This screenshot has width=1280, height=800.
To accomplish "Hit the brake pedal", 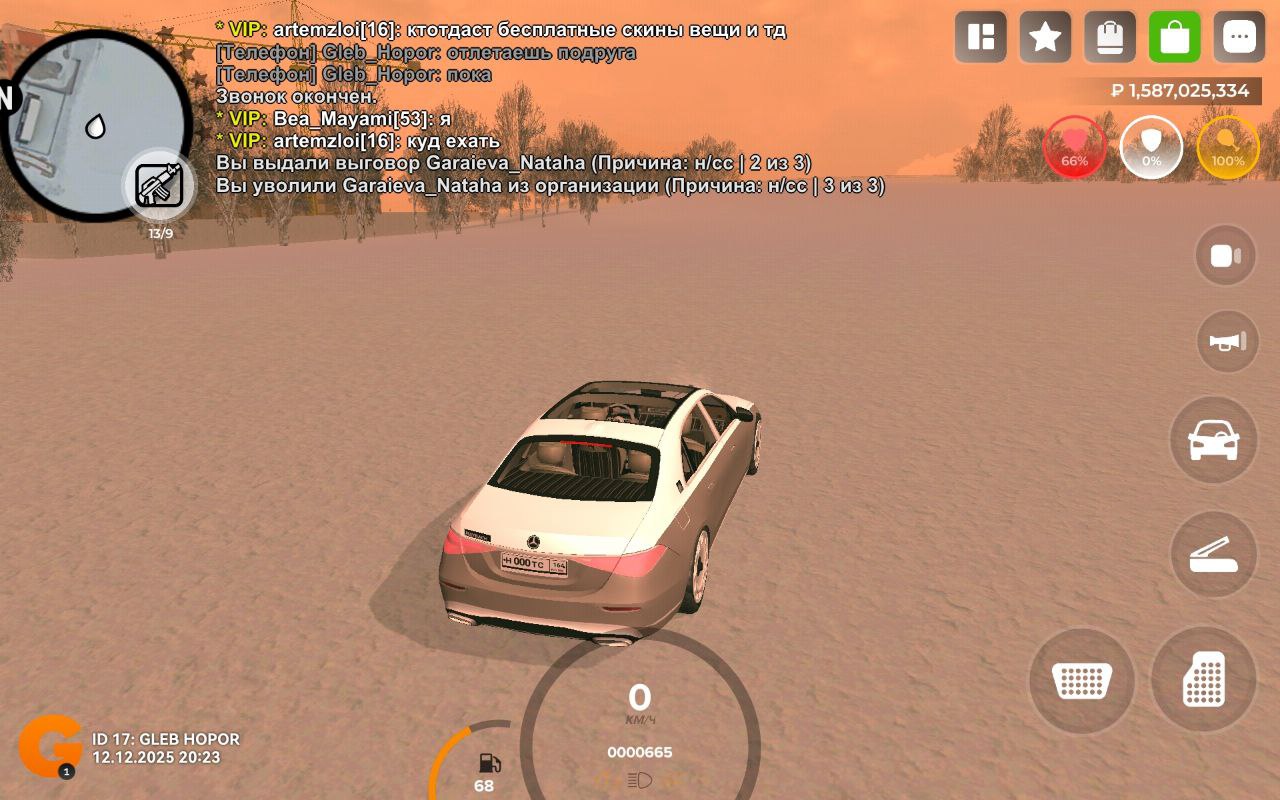I will [1082, 680].
